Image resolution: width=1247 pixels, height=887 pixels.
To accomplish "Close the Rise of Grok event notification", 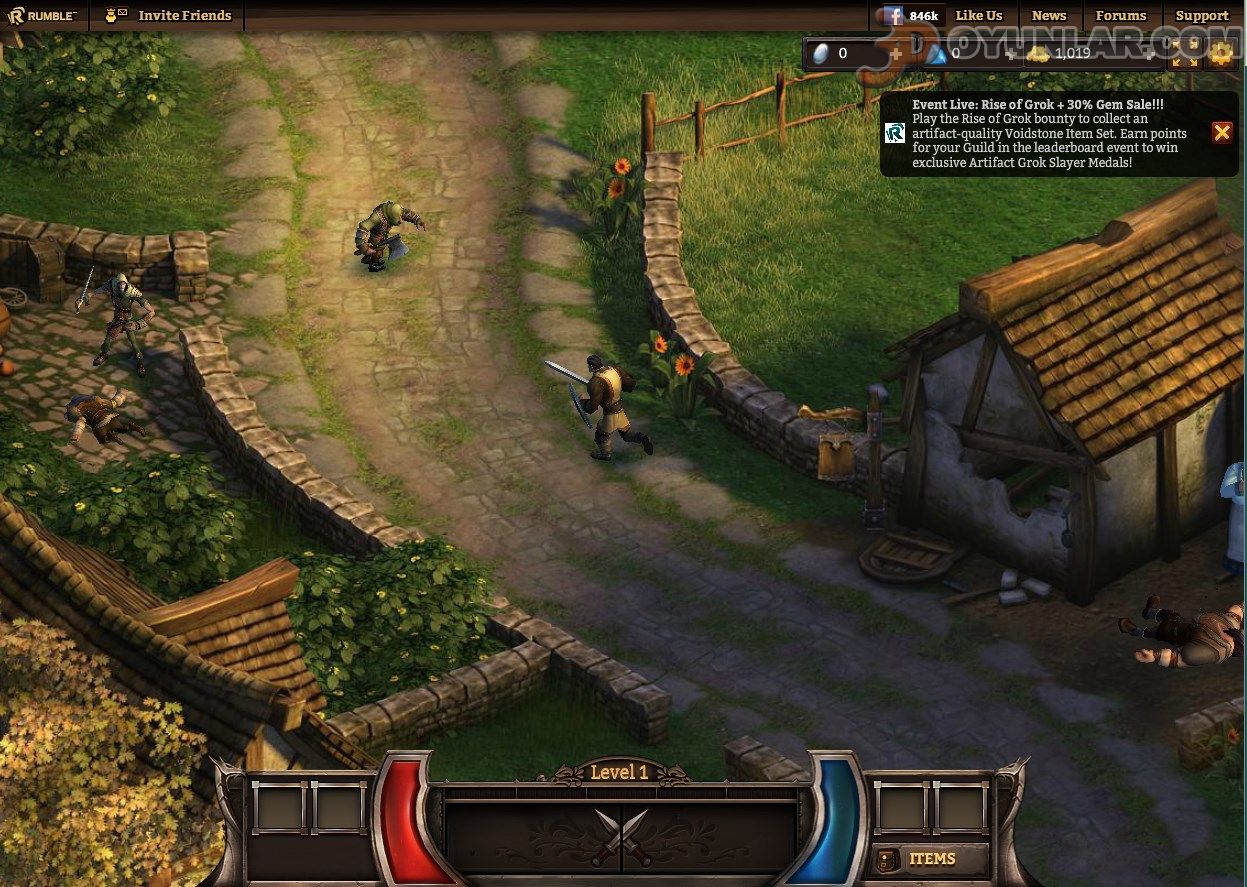I will pyautogui.click(x=1221, y=132).
